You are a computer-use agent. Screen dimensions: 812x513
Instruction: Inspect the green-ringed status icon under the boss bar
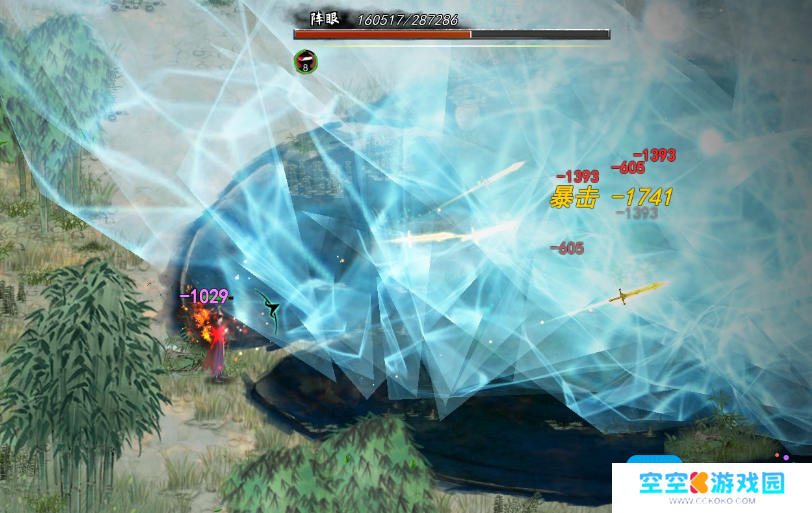(305, 61)
